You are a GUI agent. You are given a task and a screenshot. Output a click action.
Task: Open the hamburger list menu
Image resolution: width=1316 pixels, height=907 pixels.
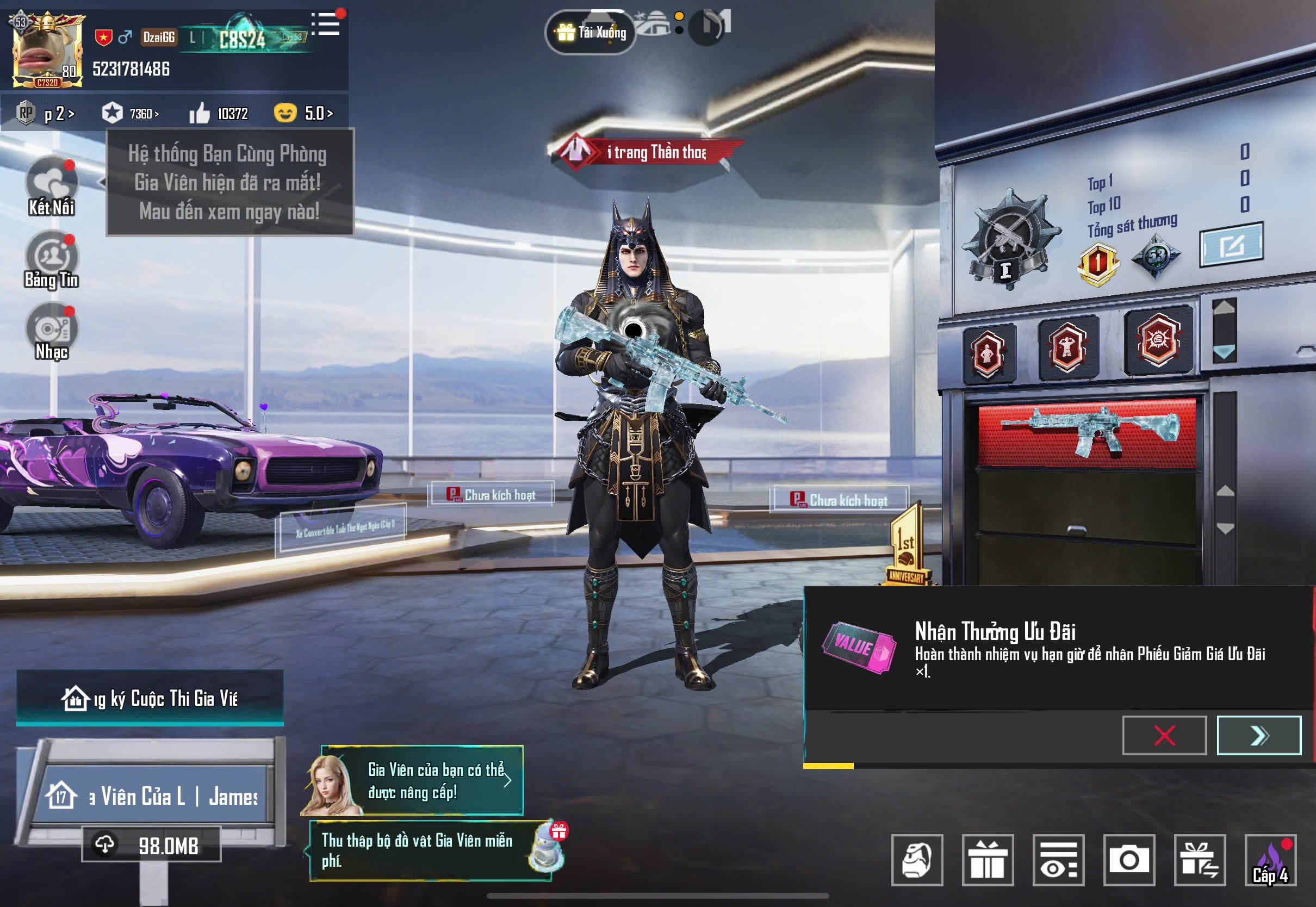pyautogui.click(x=327, y=24)
